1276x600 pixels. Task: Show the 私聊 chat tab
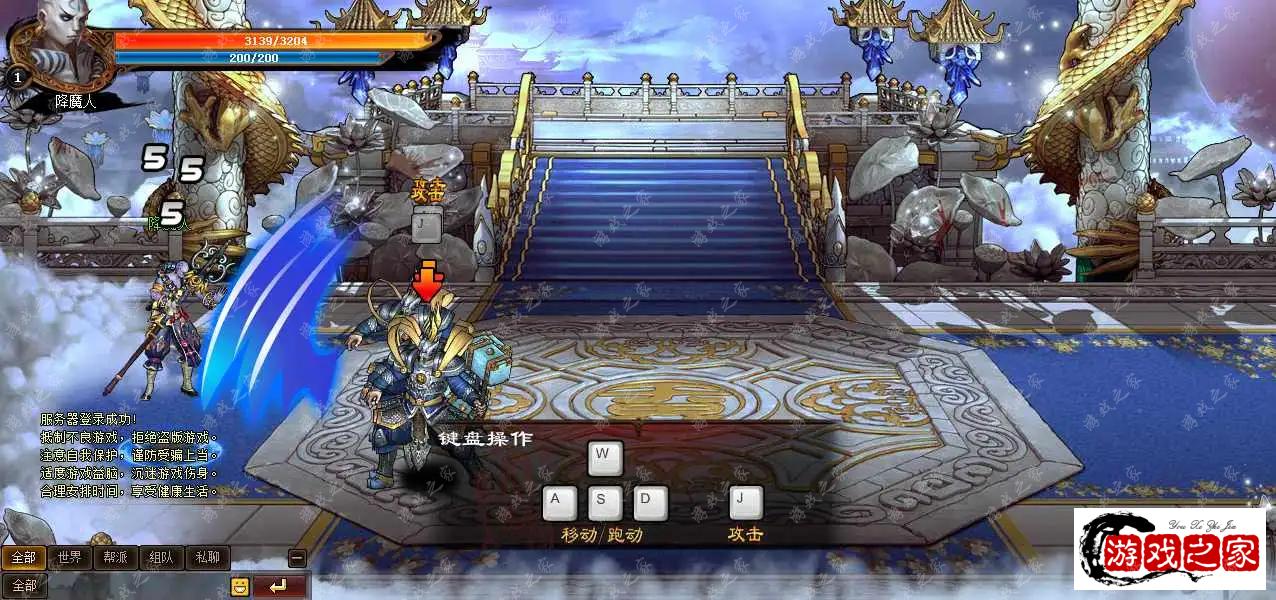coord(208,558)
